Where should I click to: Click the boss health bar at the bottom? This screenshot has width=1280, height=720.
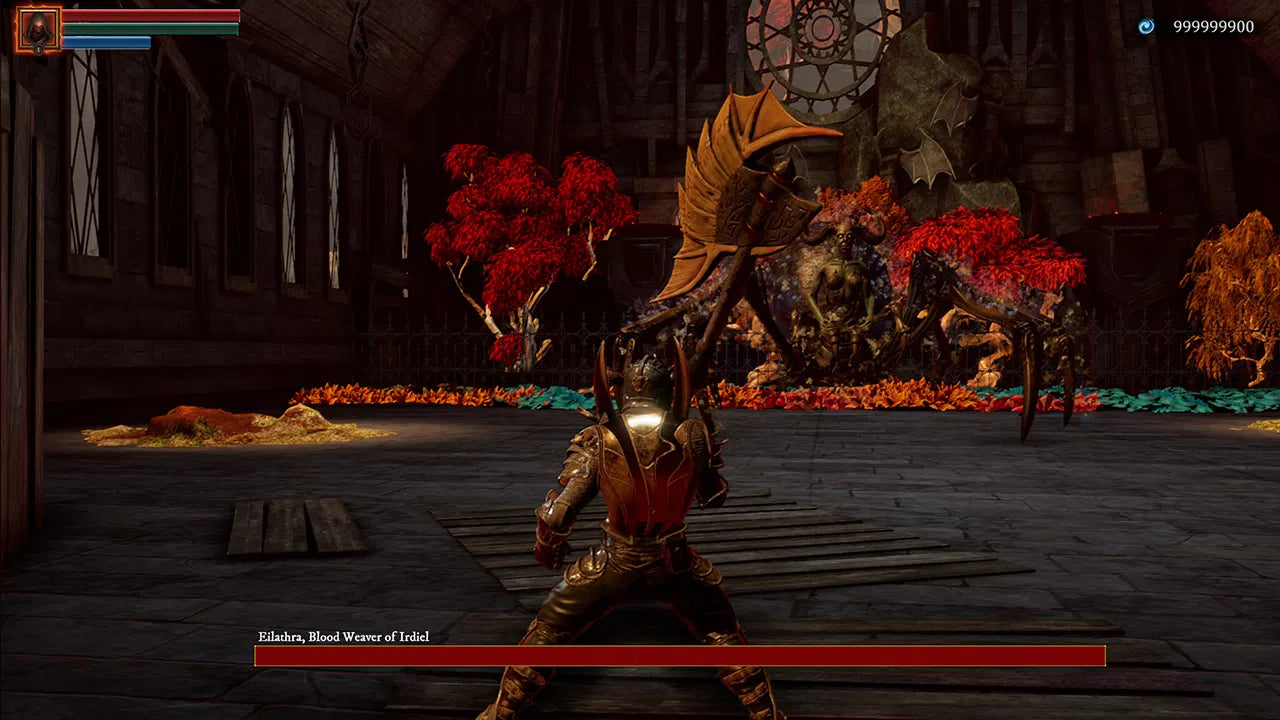pos(680,655)
